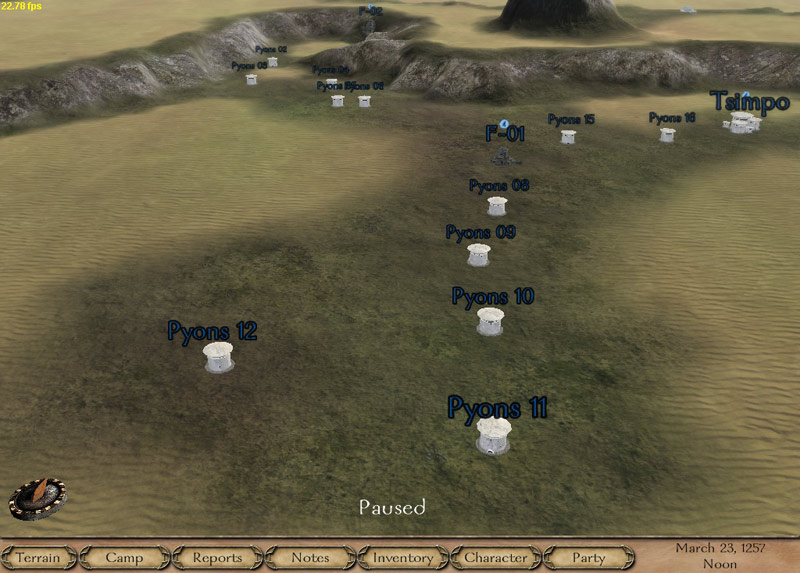The width and height of the screenshot is (800, 573).
Task: View the Character sheet
Action: (496, 557)
